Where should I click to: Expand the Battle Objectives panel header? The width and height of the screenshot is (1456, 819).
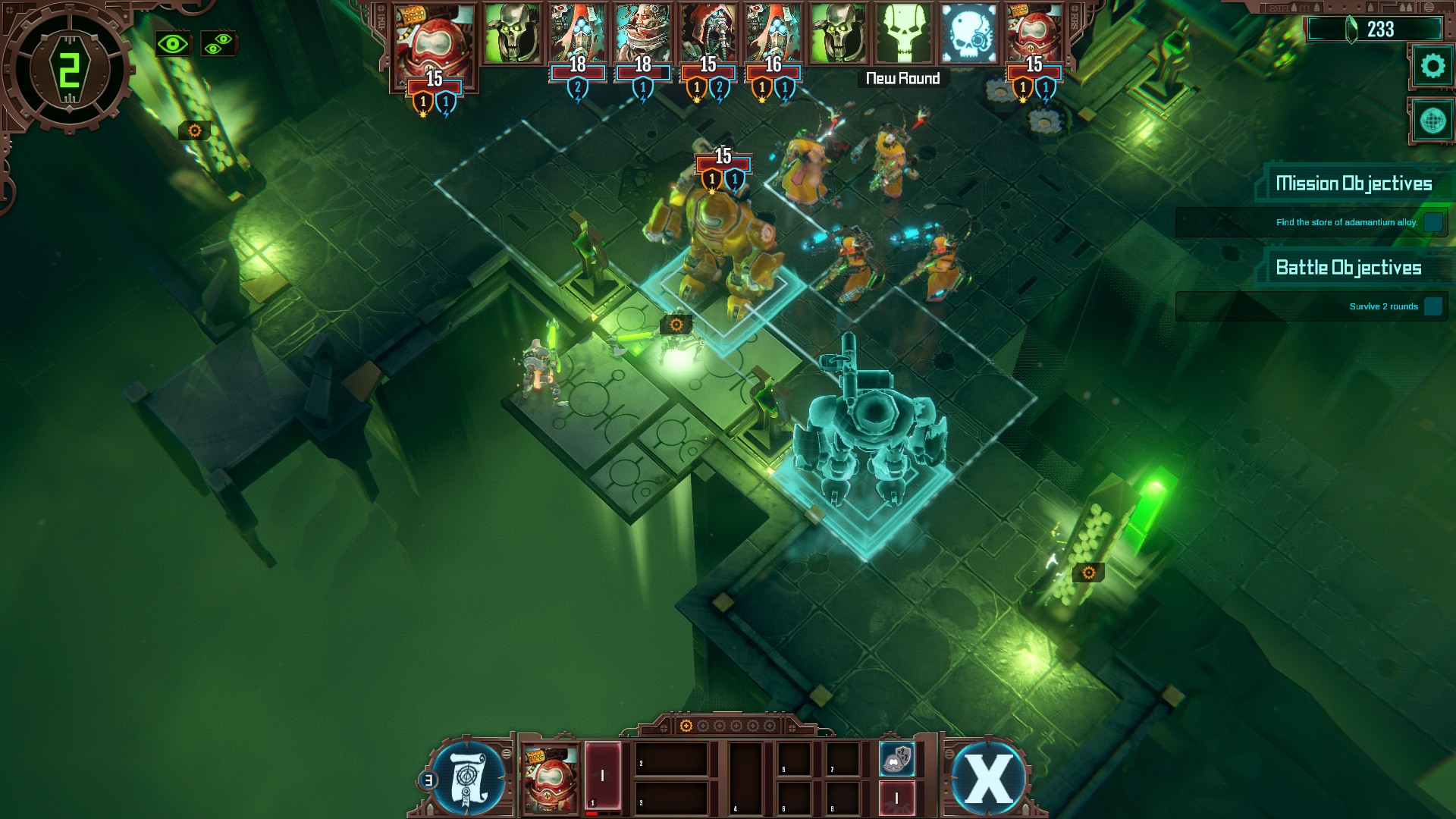click(x=1348, y=268)
